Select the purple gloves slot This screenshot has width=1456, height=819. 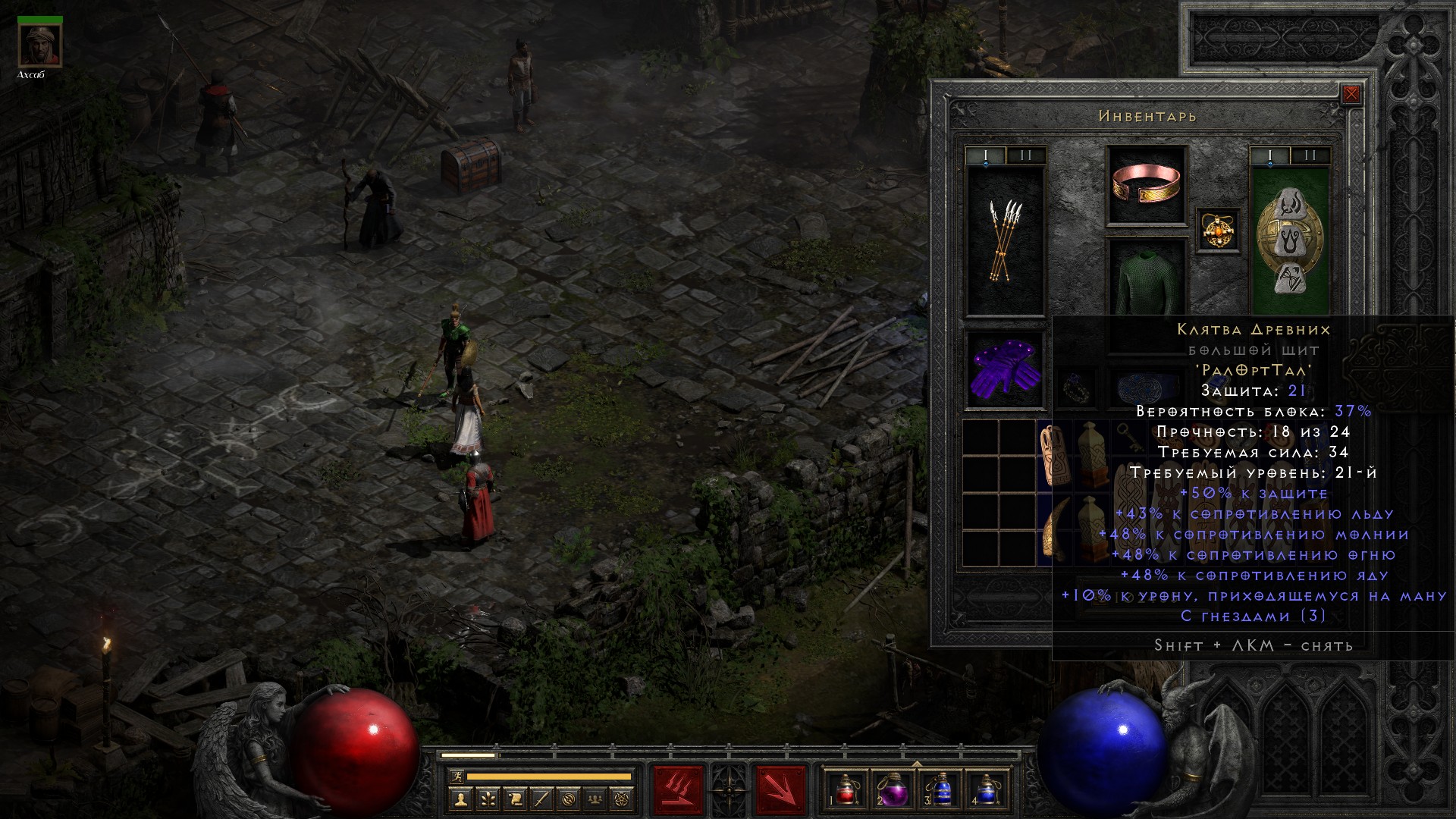[1006, 371]
